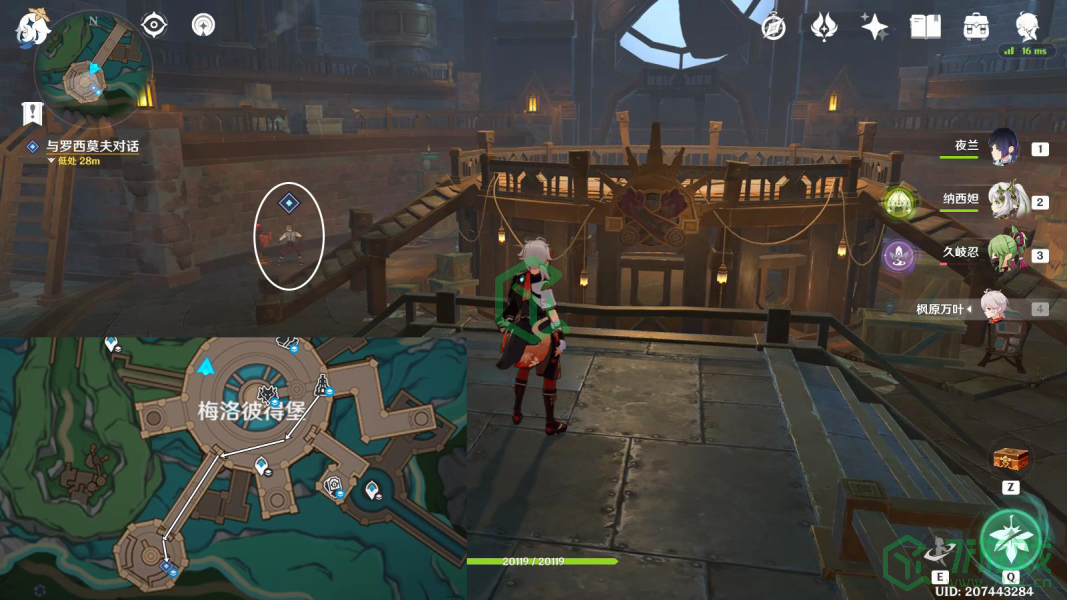
Task: Switch to party member 久岐忍
Action: (x=1002, y=254)
